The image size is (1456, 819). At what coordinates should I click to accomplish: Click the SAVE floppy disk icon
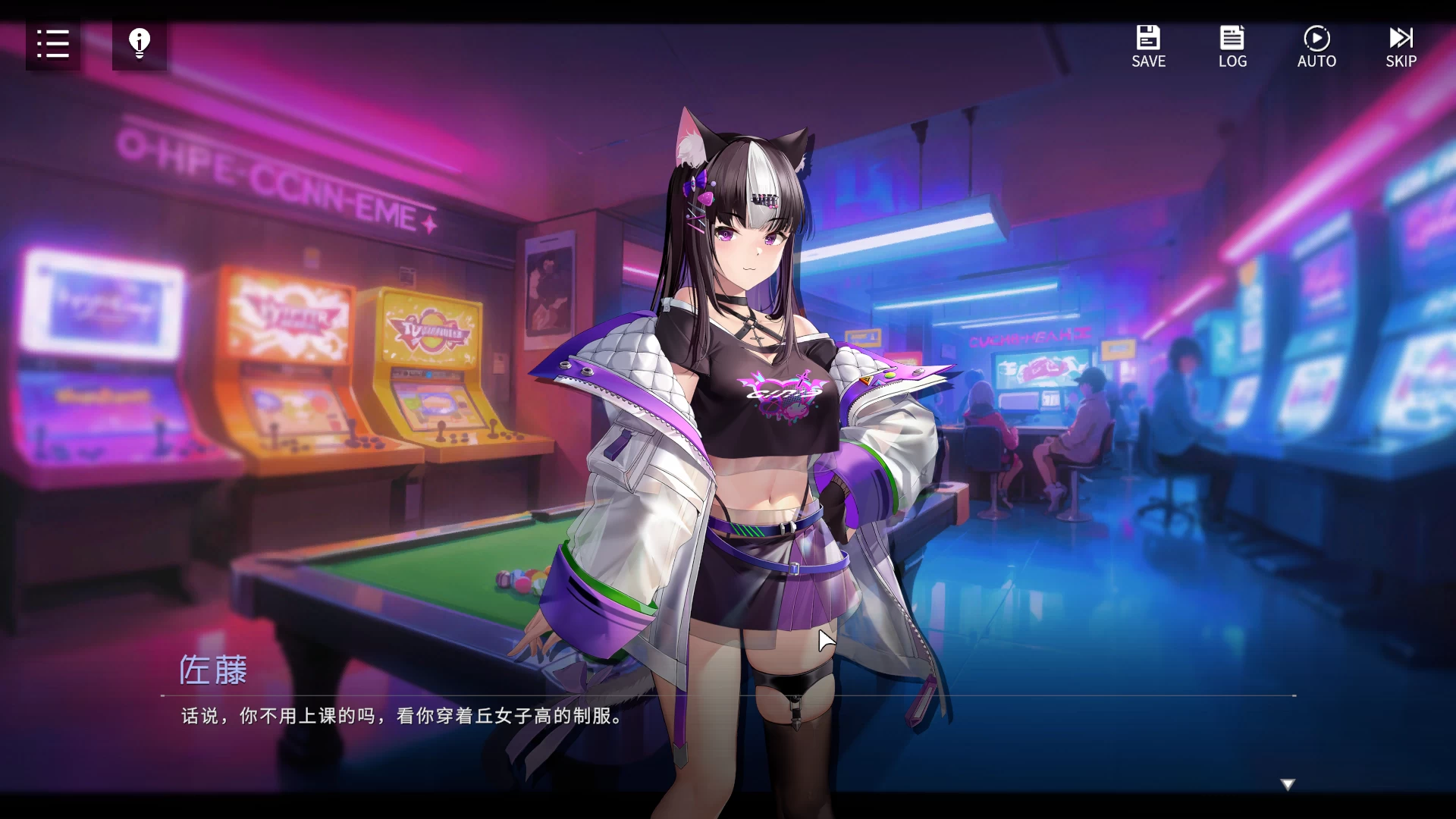point(1148,36)
